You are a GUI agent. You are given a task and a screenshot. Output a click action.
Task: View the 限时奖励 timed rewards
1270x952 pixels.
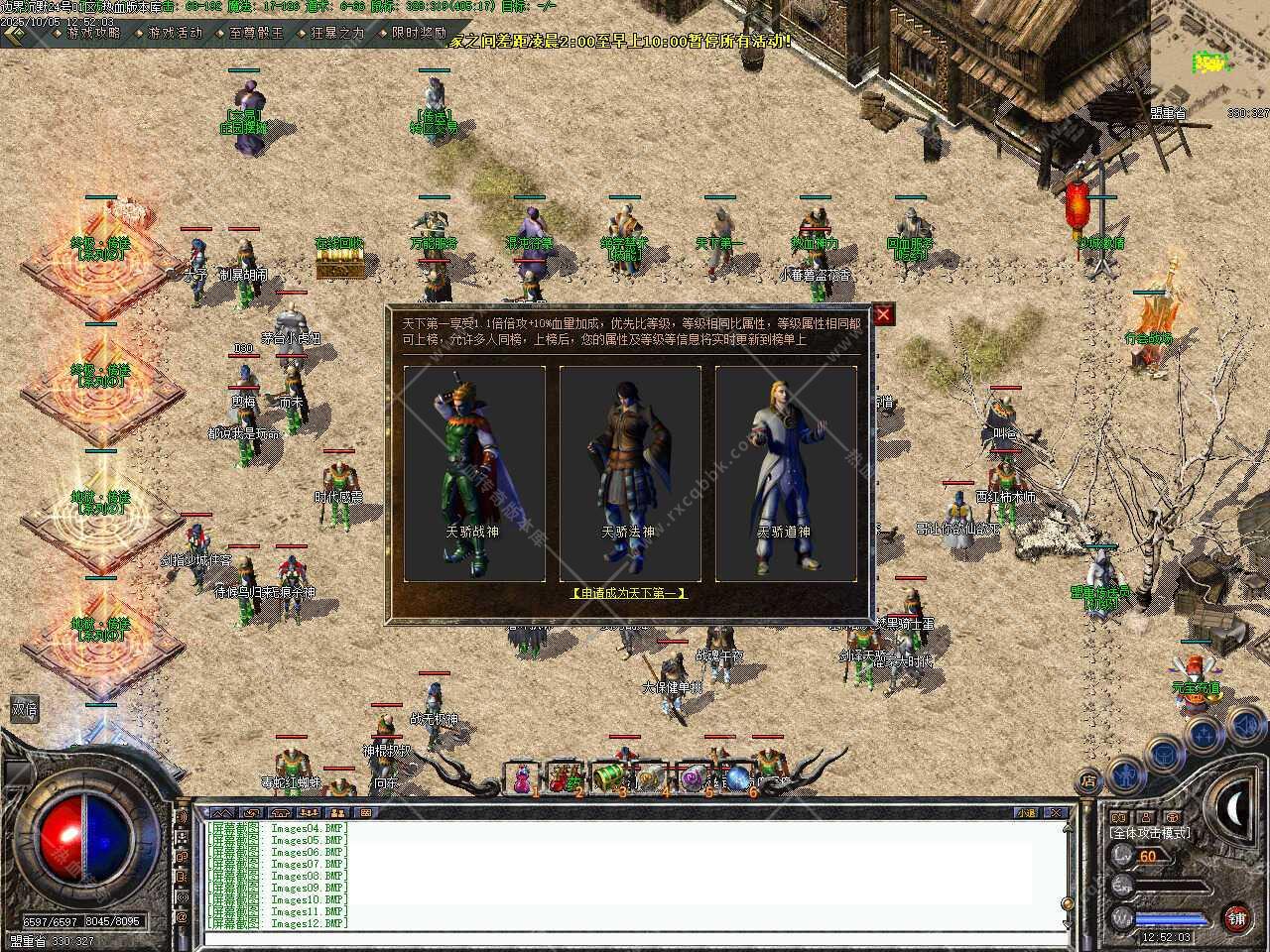413,32
